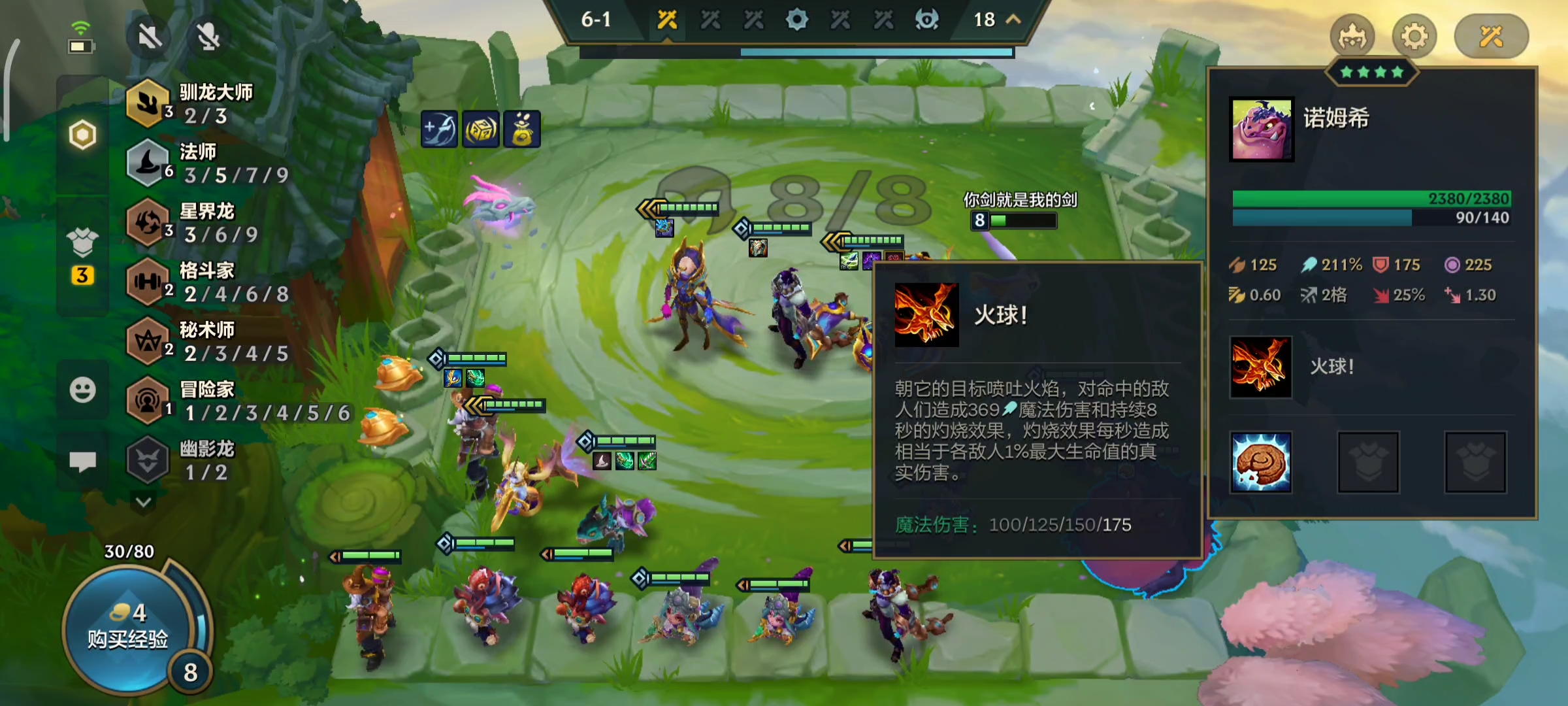Click the 火球! ability icon

click(1262, 367)
